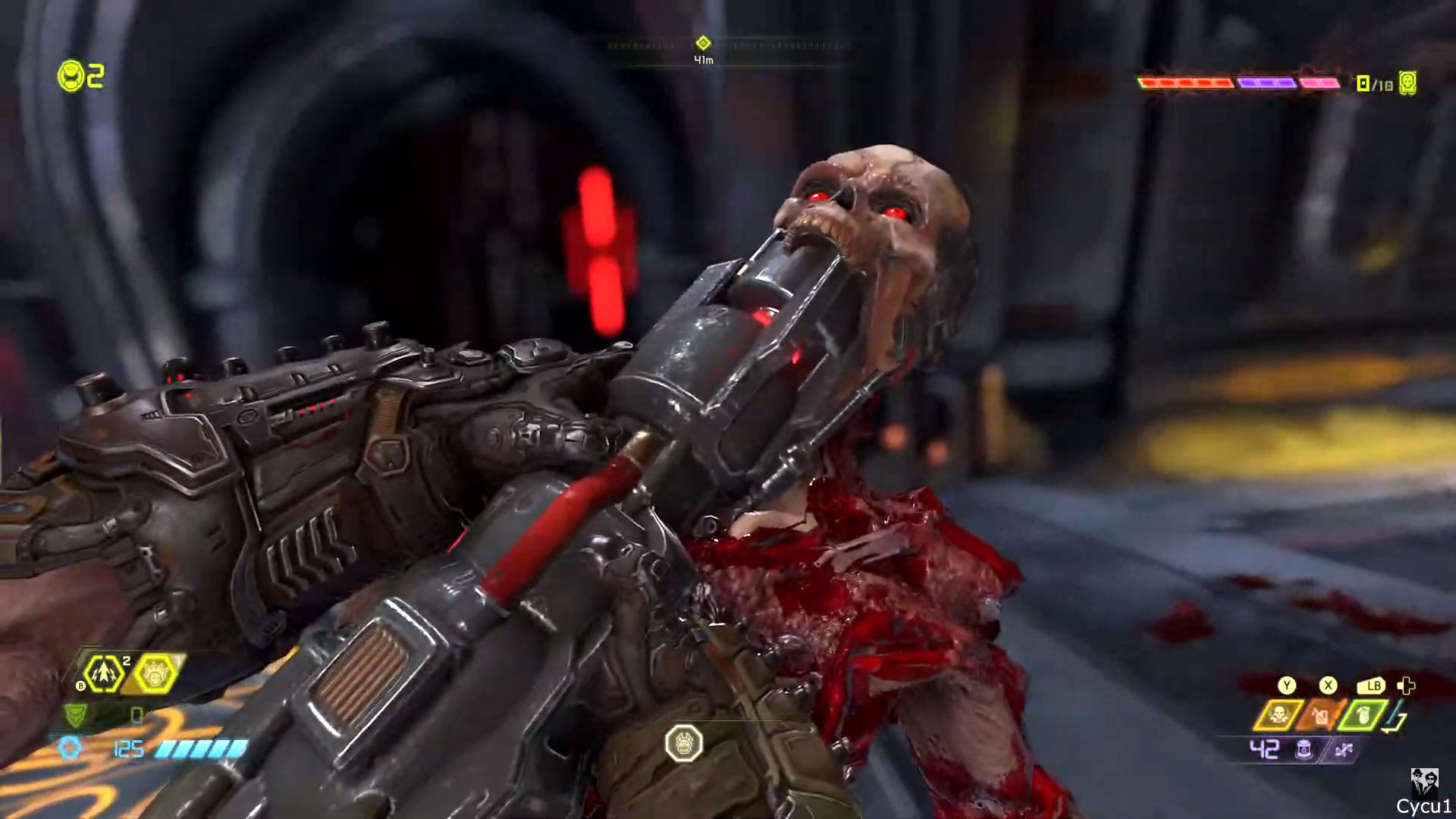Toggle the waypoint diamond on the compass bar
Viewport: 1456px width, 819px height.
[704, 43]
